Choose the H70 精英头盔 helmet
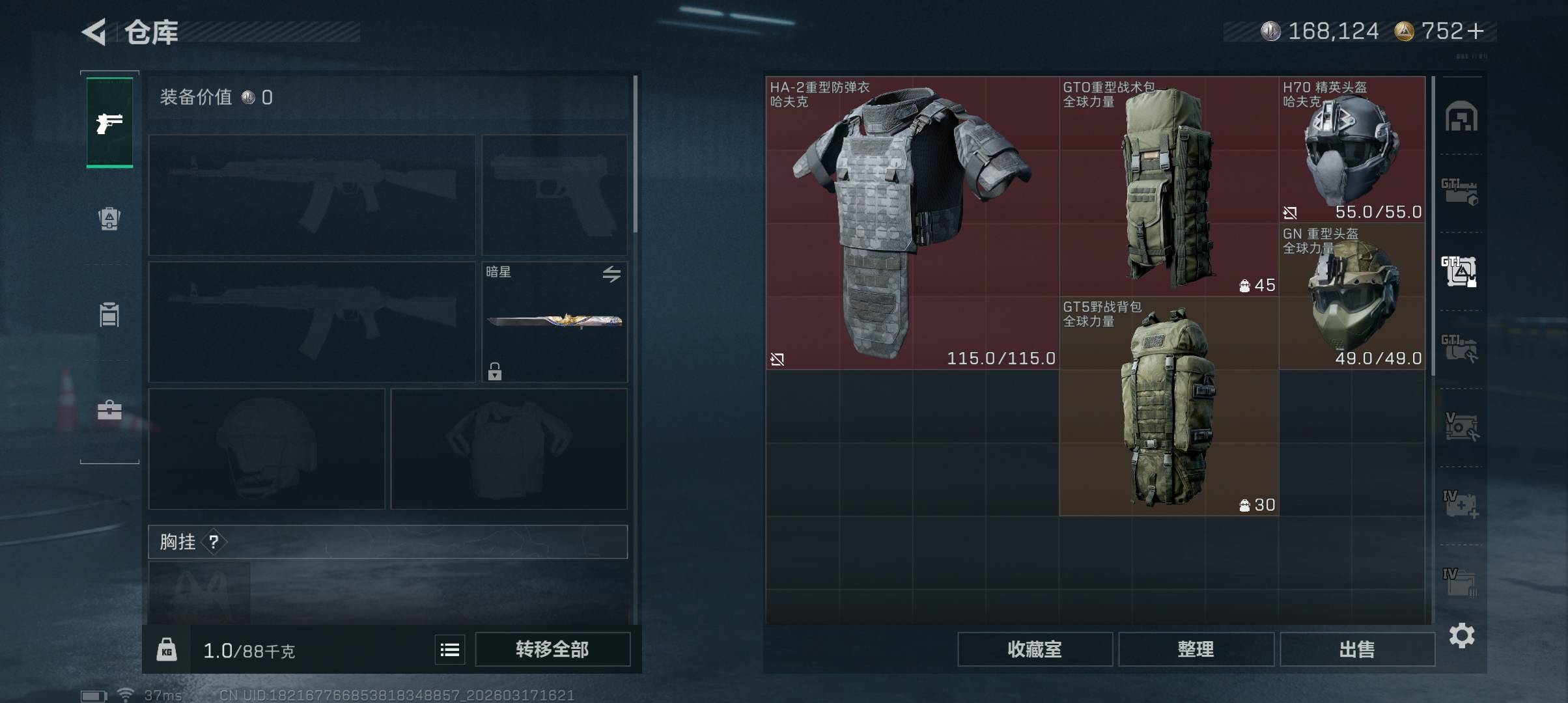The image size is (1568, 703). click(1352, 150)
